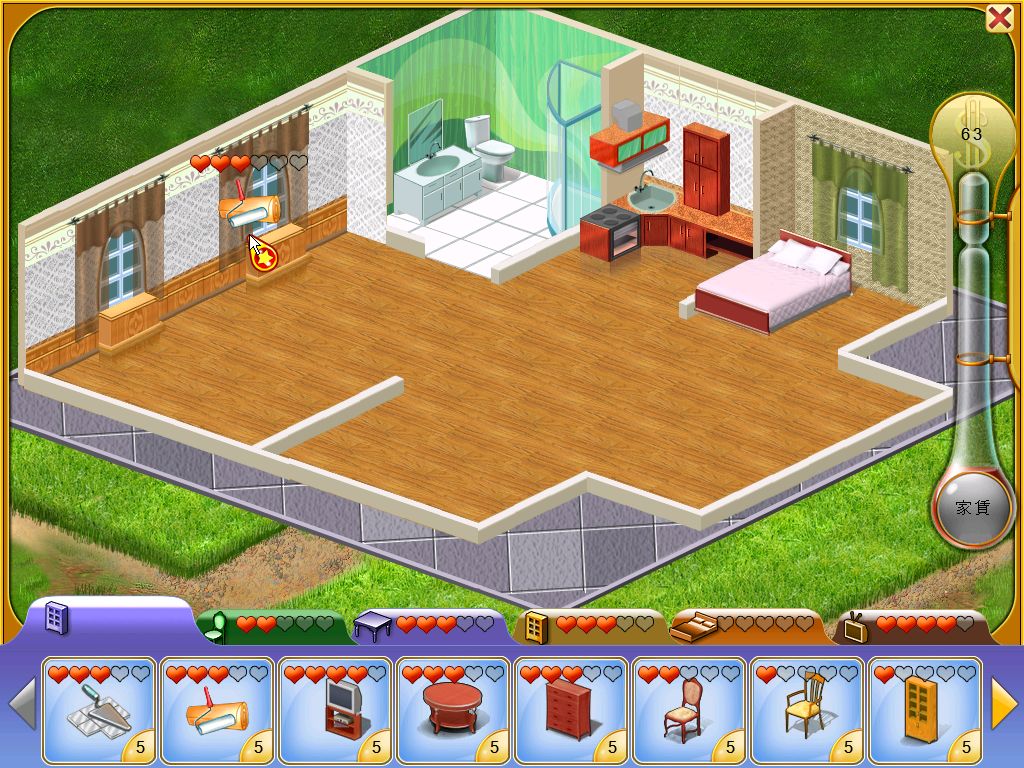This screenshot has width=1024, height=768.
Task: Choose the round red coffee table item
Action: click(452, 710)
